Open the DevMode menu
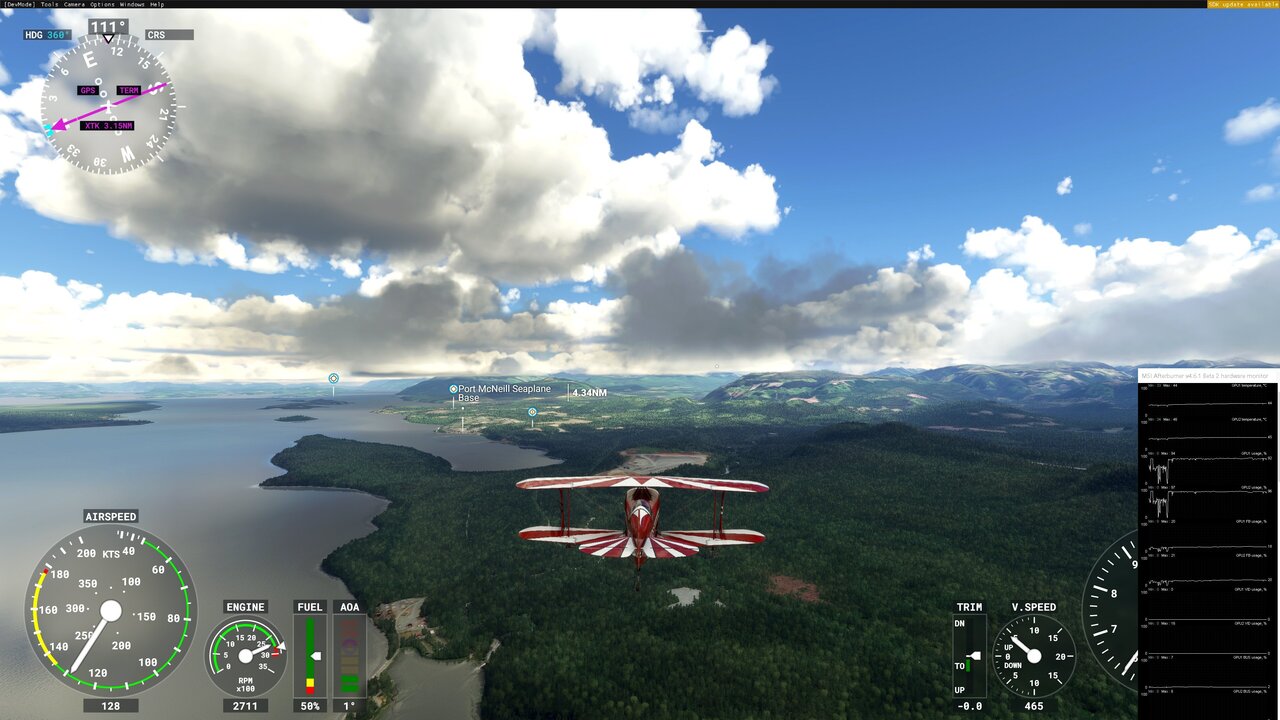Screen dimensions: 1280x720 [x=18, y=4]
